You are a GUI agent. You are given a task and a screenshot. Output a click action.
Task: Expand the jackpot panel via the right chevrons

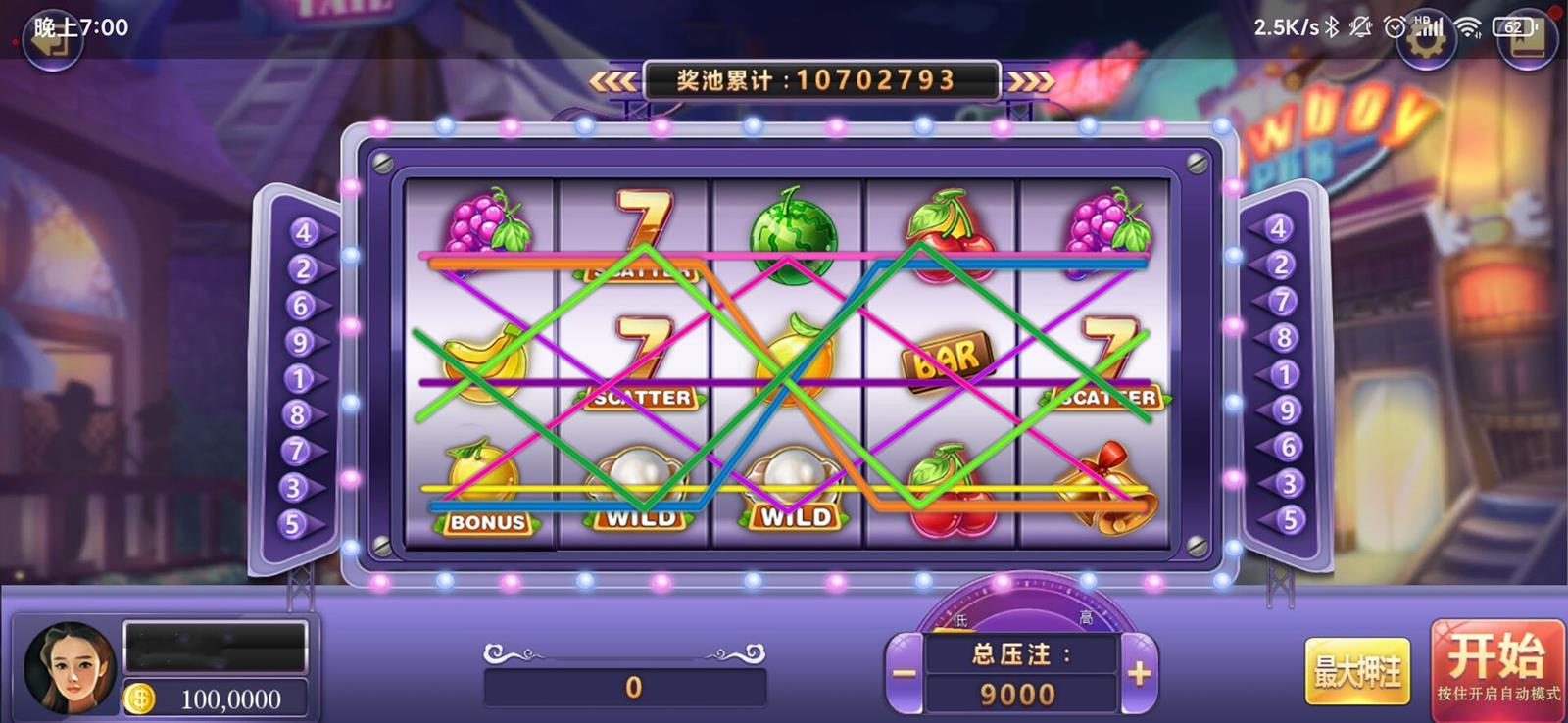tap(1030, 80)
